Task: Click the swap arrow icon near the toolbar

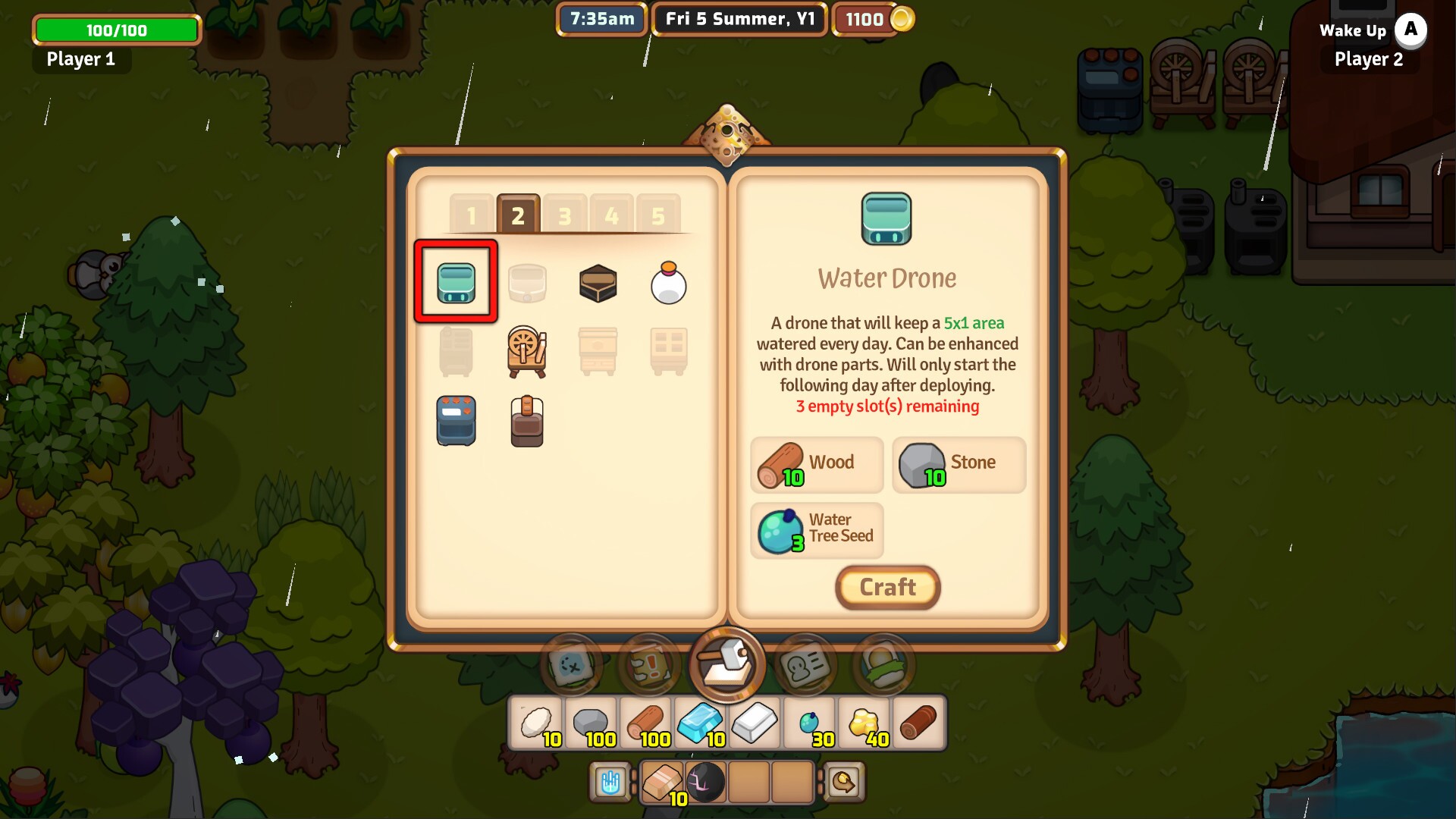Action: pyautogui.click(x=844, y=782)
